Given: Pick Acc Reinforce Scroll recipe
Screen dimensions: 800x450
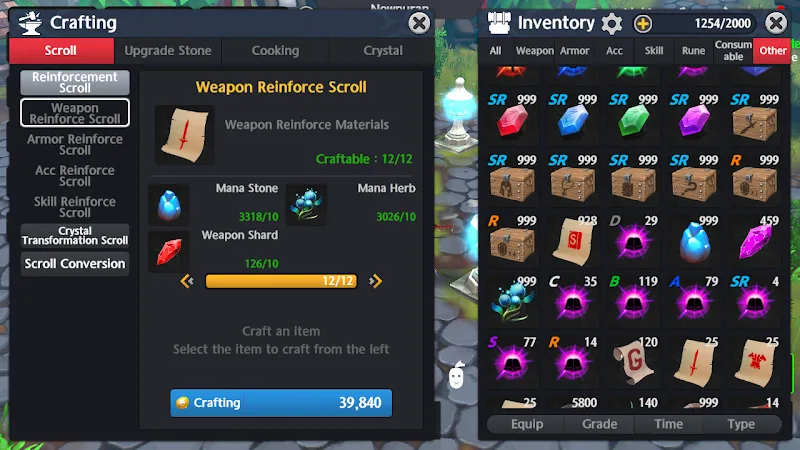Looking at the screenshot, I should (75, 175).
